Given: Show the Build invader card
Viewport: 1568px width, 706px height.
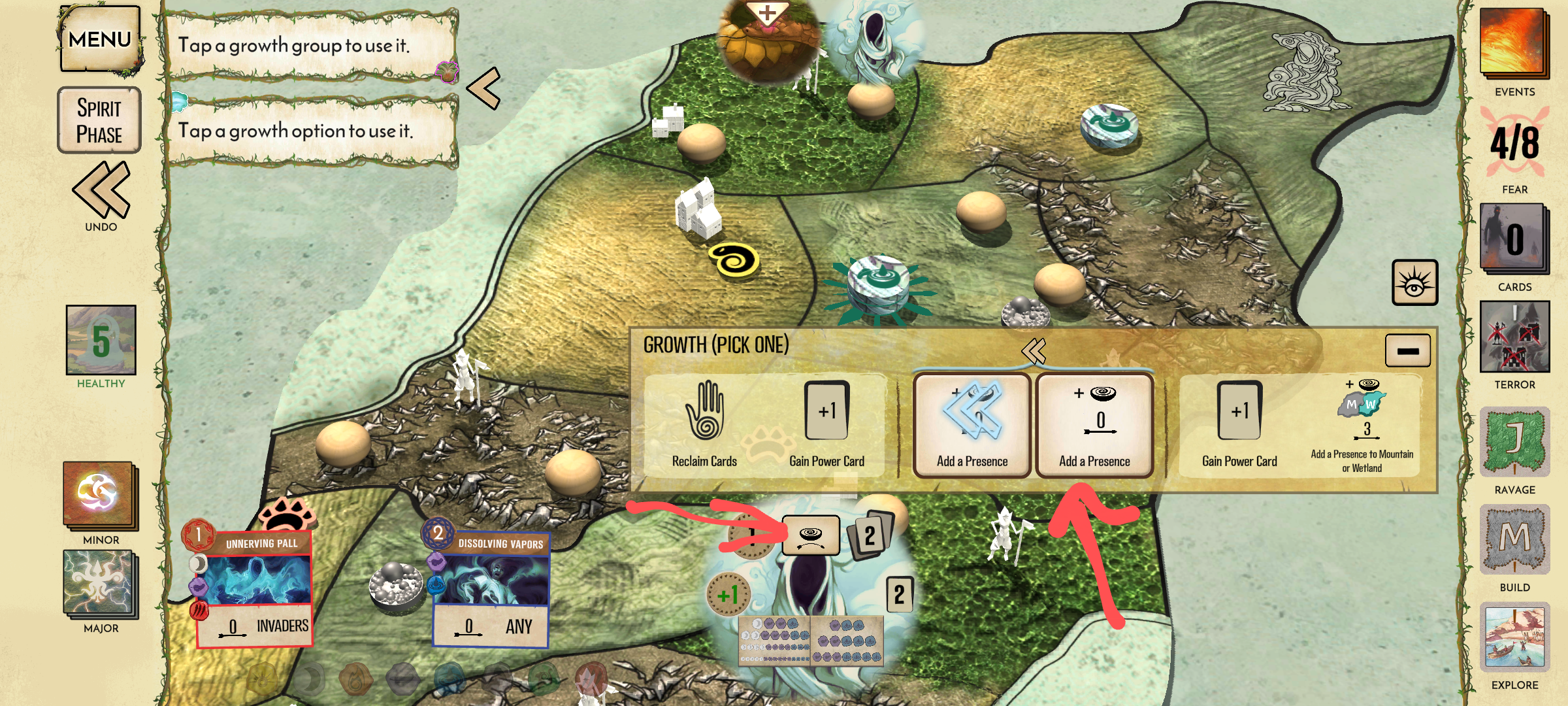Looking at the screenshot, I should [x=1514, y=539].
